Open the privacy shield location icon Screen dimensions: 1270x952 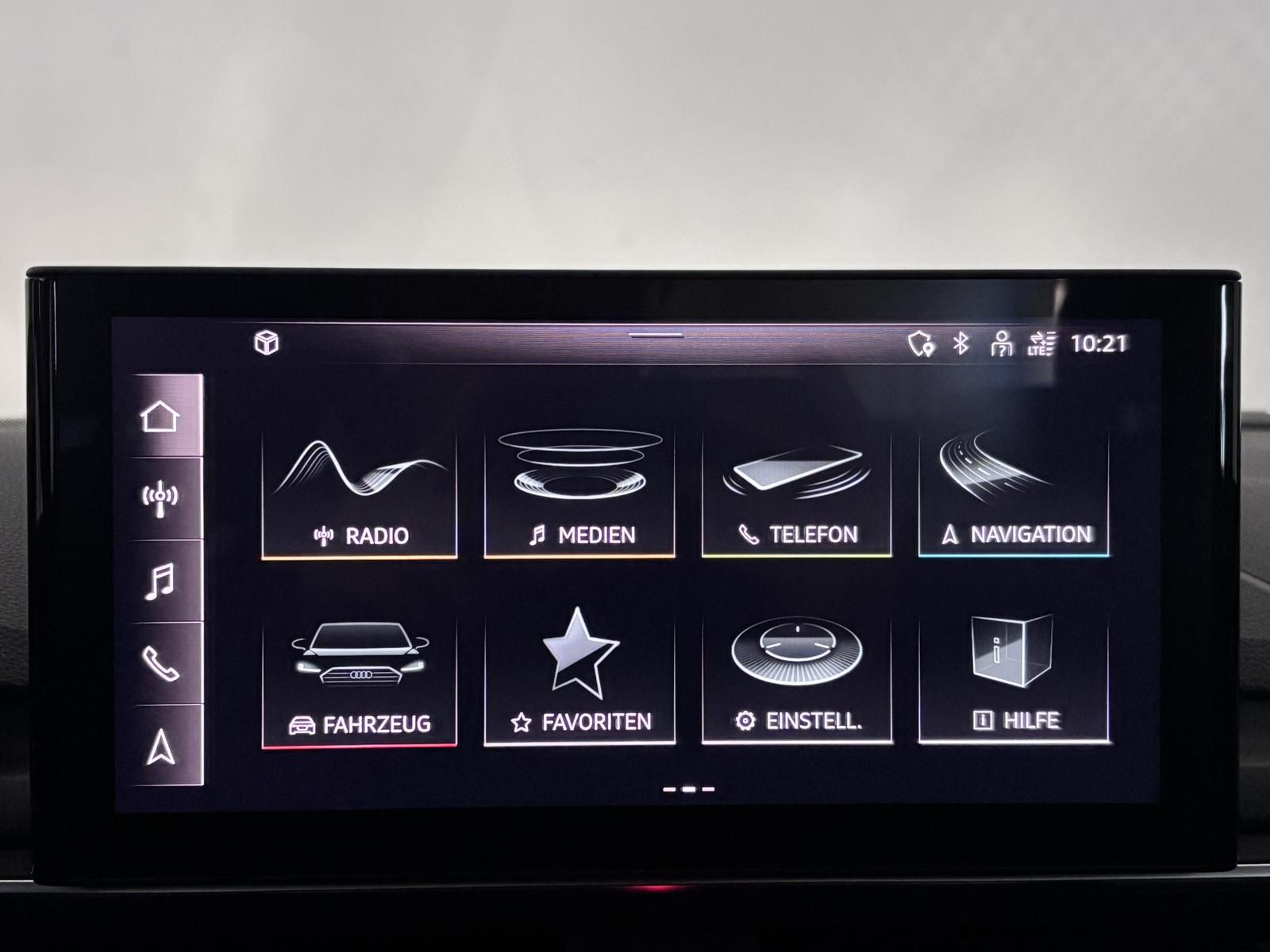tap(920, 344)
